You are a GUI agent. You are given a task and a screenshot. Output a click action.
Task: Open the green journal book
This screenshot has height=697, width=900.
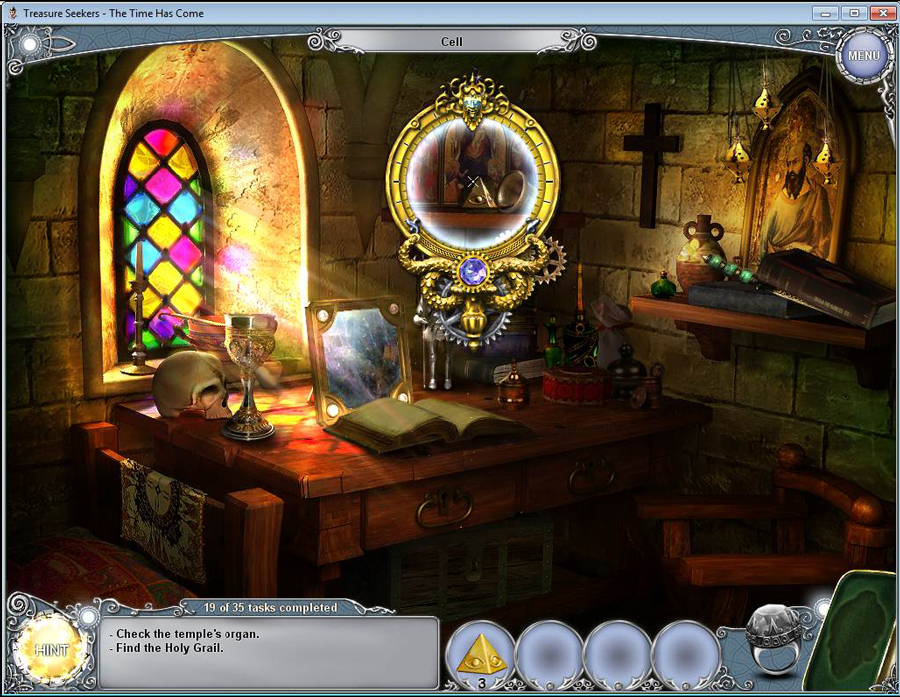[859, 630]
